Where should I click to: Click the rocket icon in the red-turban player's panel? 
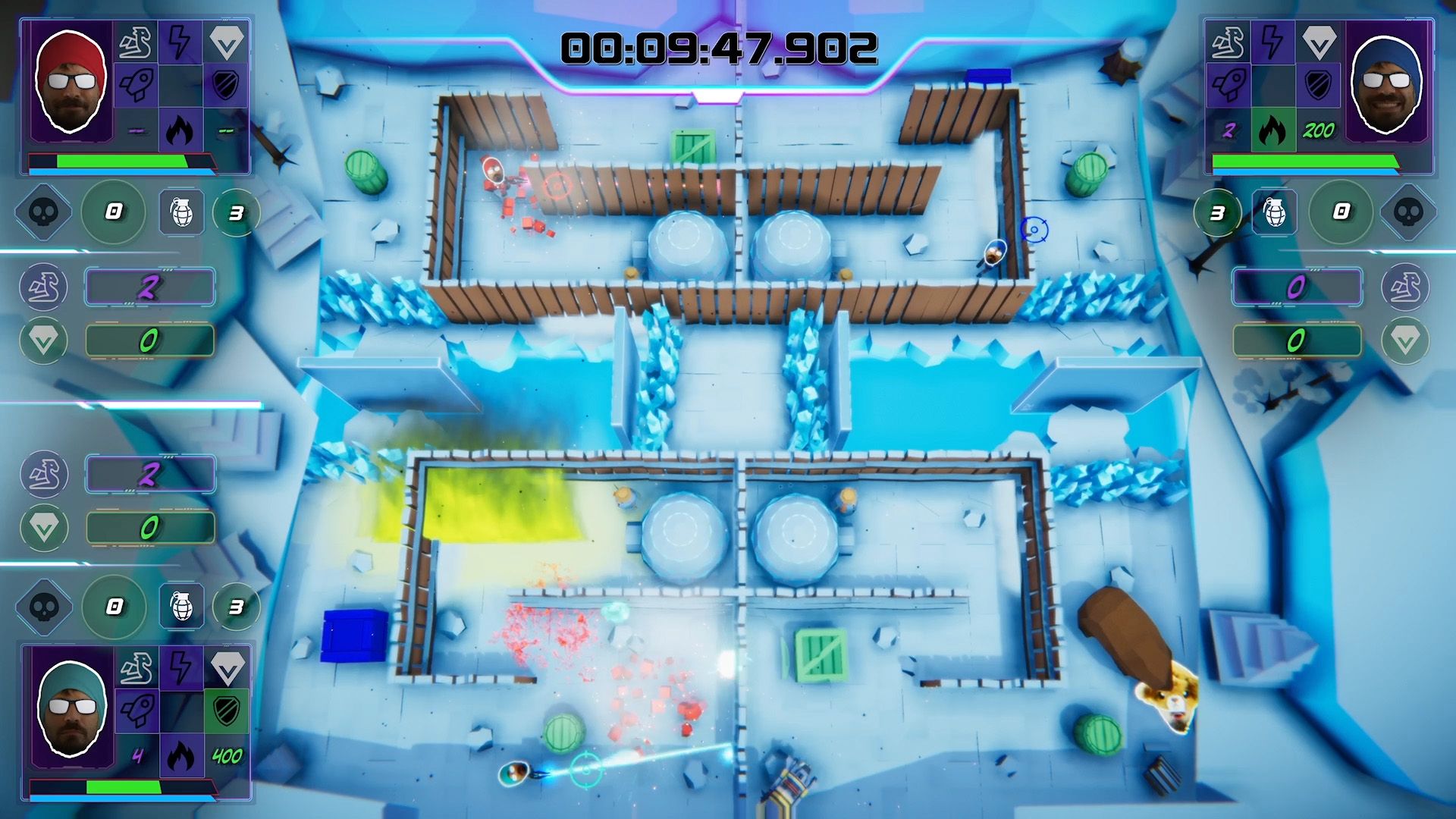(x=136, y=85)
